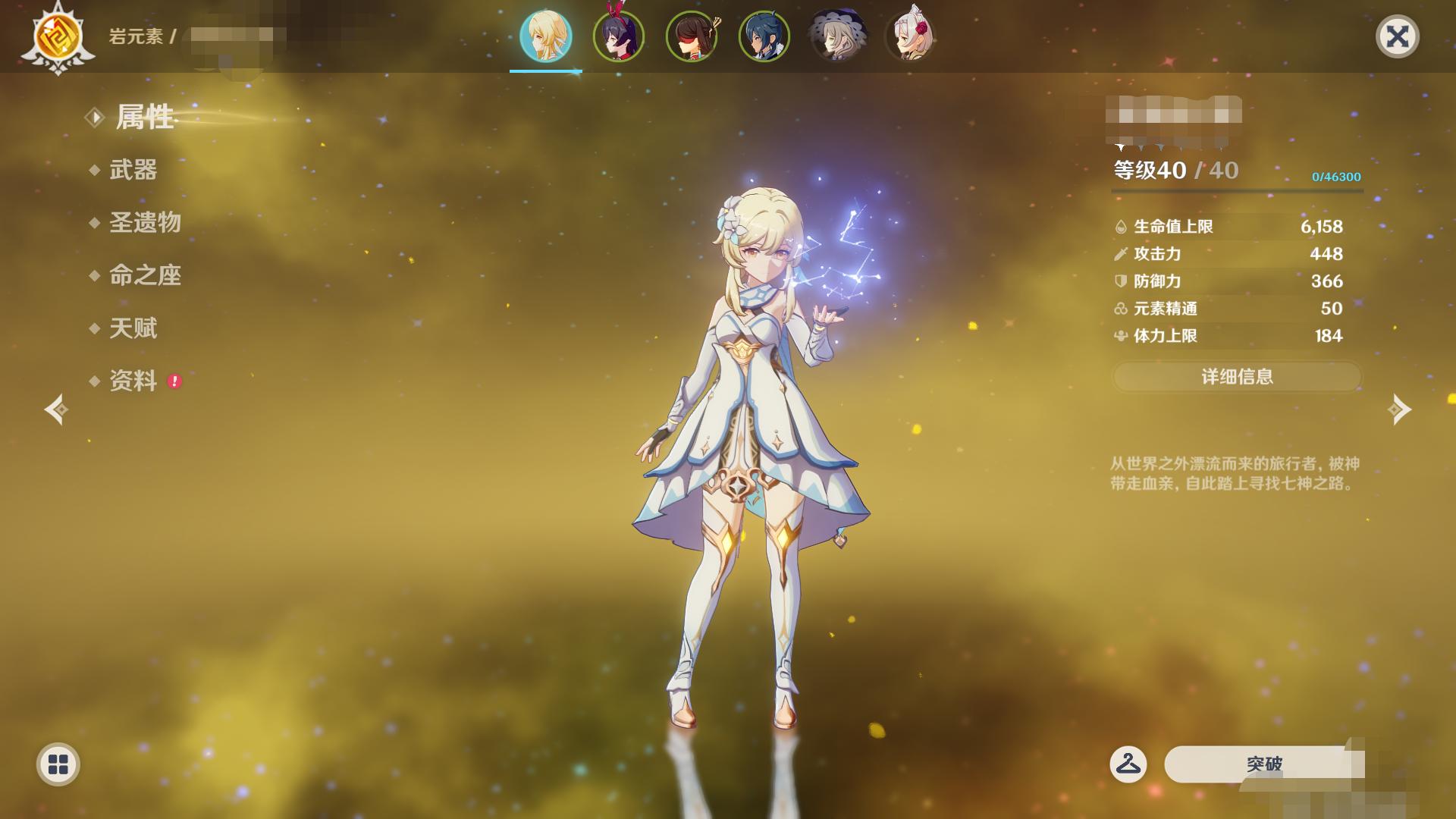Click the 突破 ascend button
The height and width of the screenshot is (819, 1456).
[1264, 764]
